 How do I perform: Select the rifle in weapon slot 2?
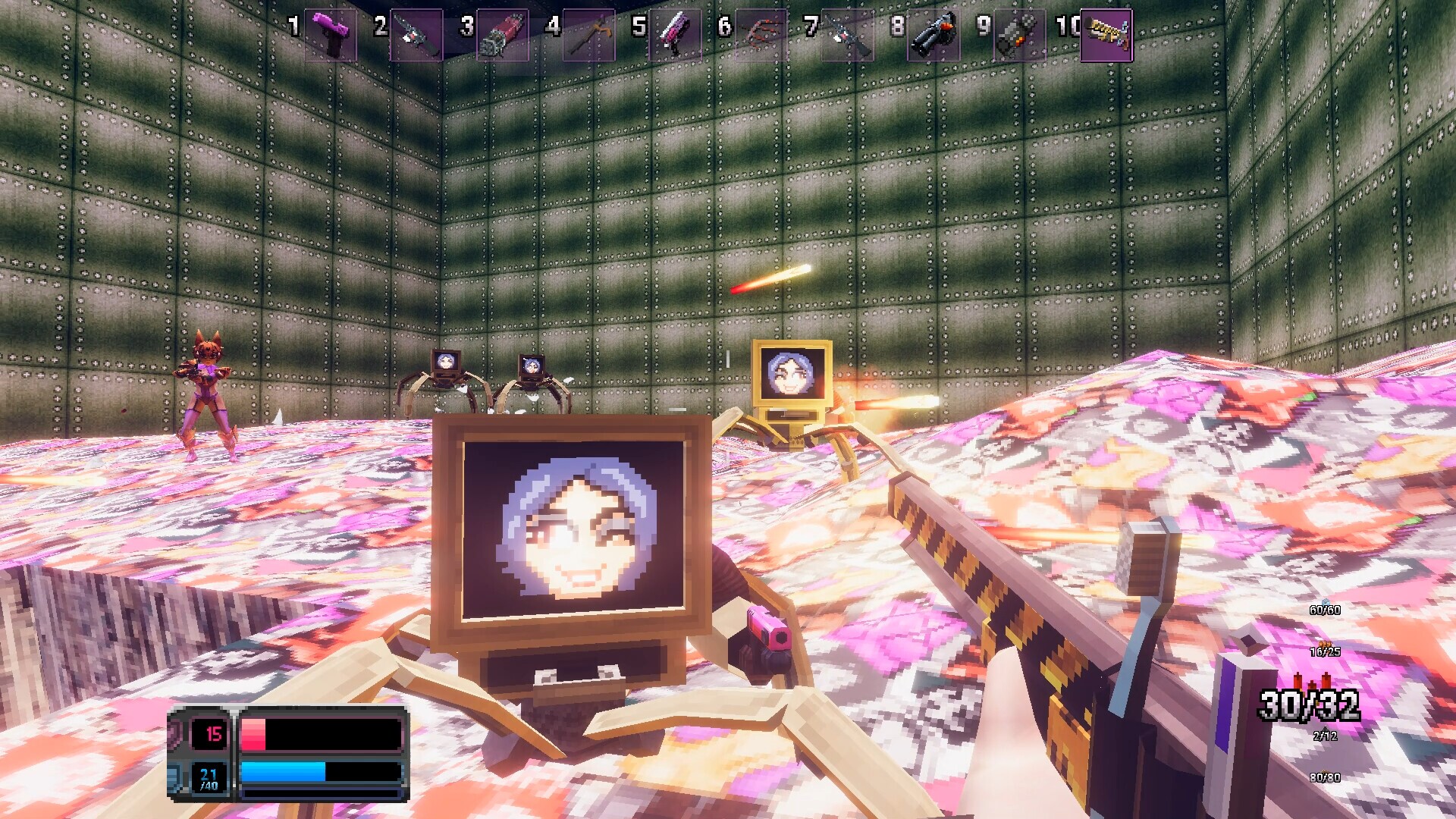pos(418,34)
